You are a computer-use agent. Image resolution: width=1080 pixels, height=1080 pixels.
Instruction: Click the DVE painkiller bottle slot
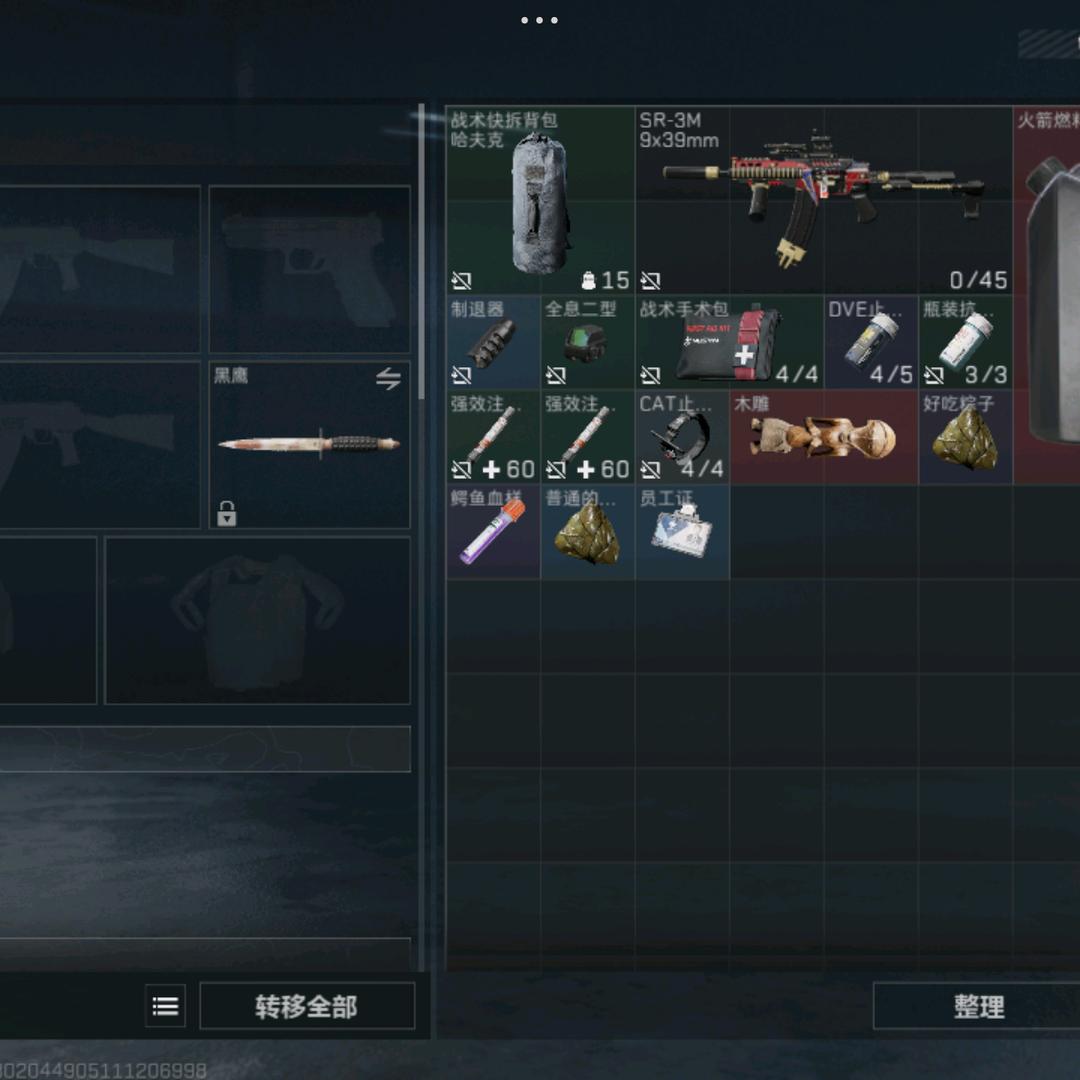pyautogui.click(x=870, y=343)
